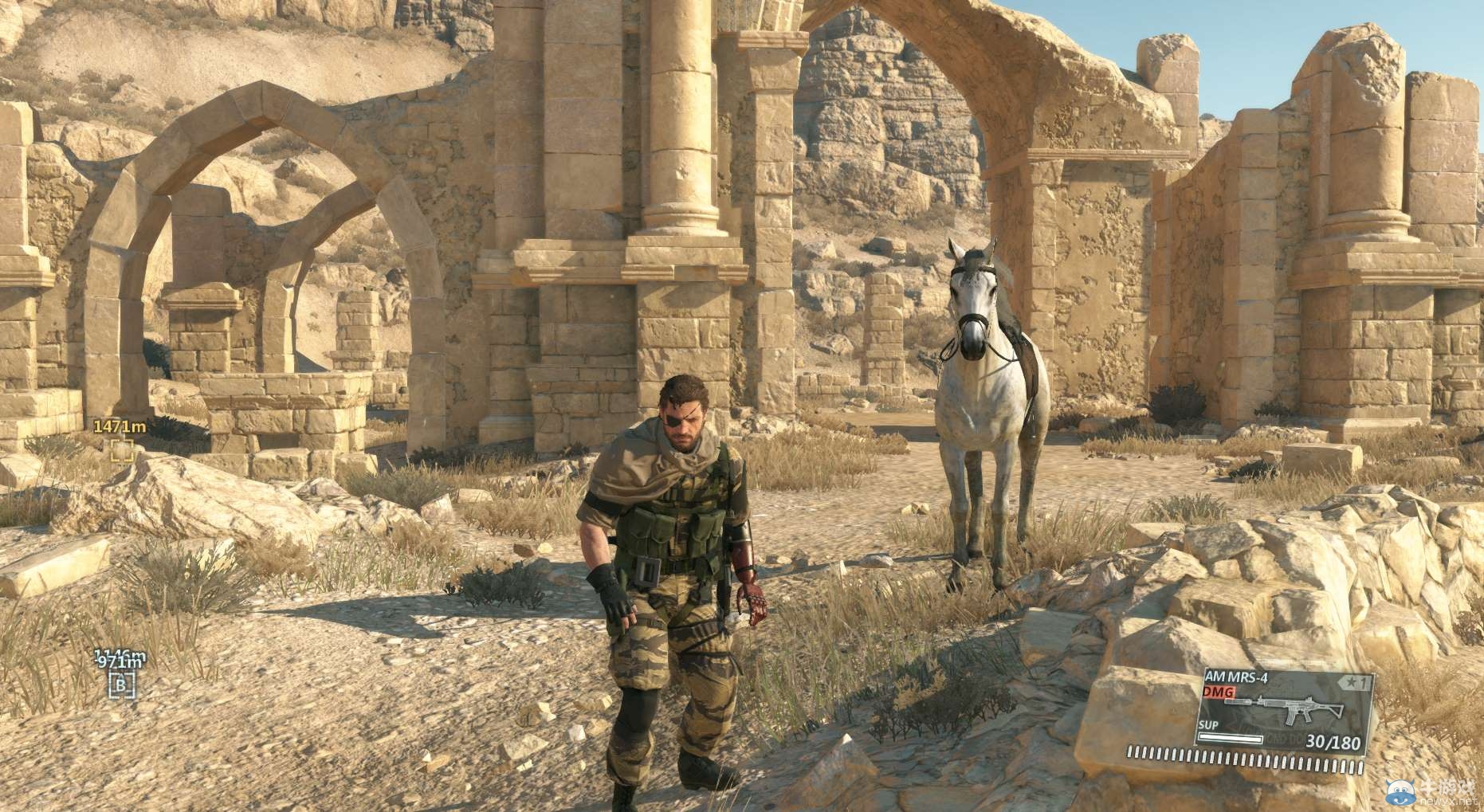Click the yellow 1471m objective marker
Screen dimensions: 1484x812
(x=122, y=450)
